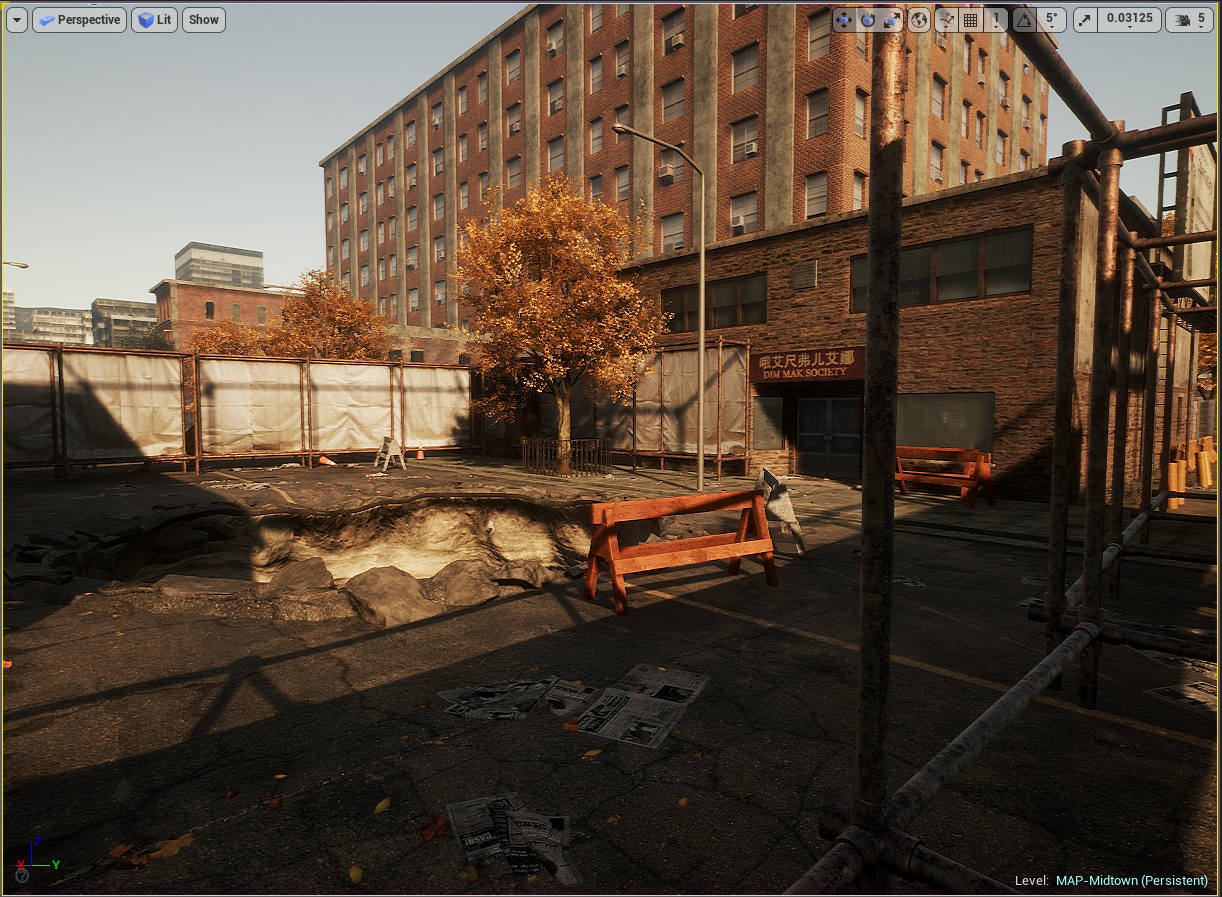Activate the scale gizmo tool
Image resolution: width=1222 pixels, height=897 pixels.
click(x=889, y=20)
